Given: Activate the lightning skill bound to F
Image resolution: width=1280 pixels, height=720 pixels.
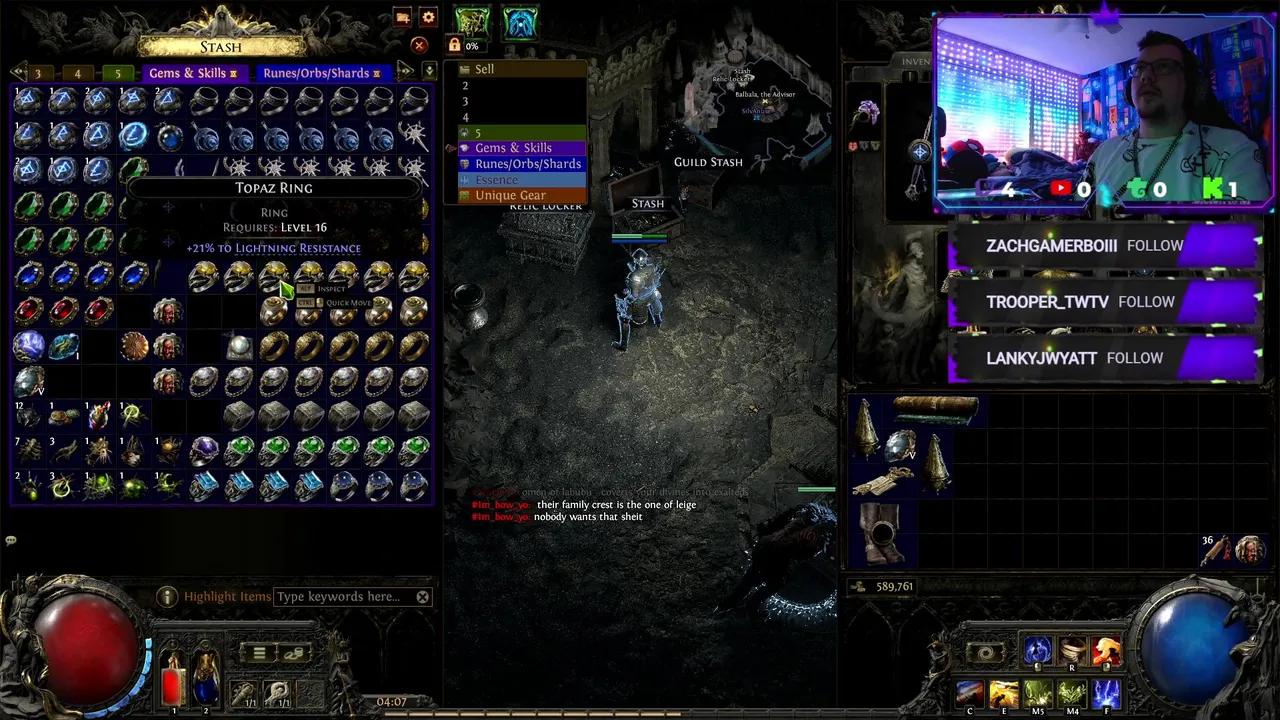Looking at the screenshot, I should [x=1106, y=690].
